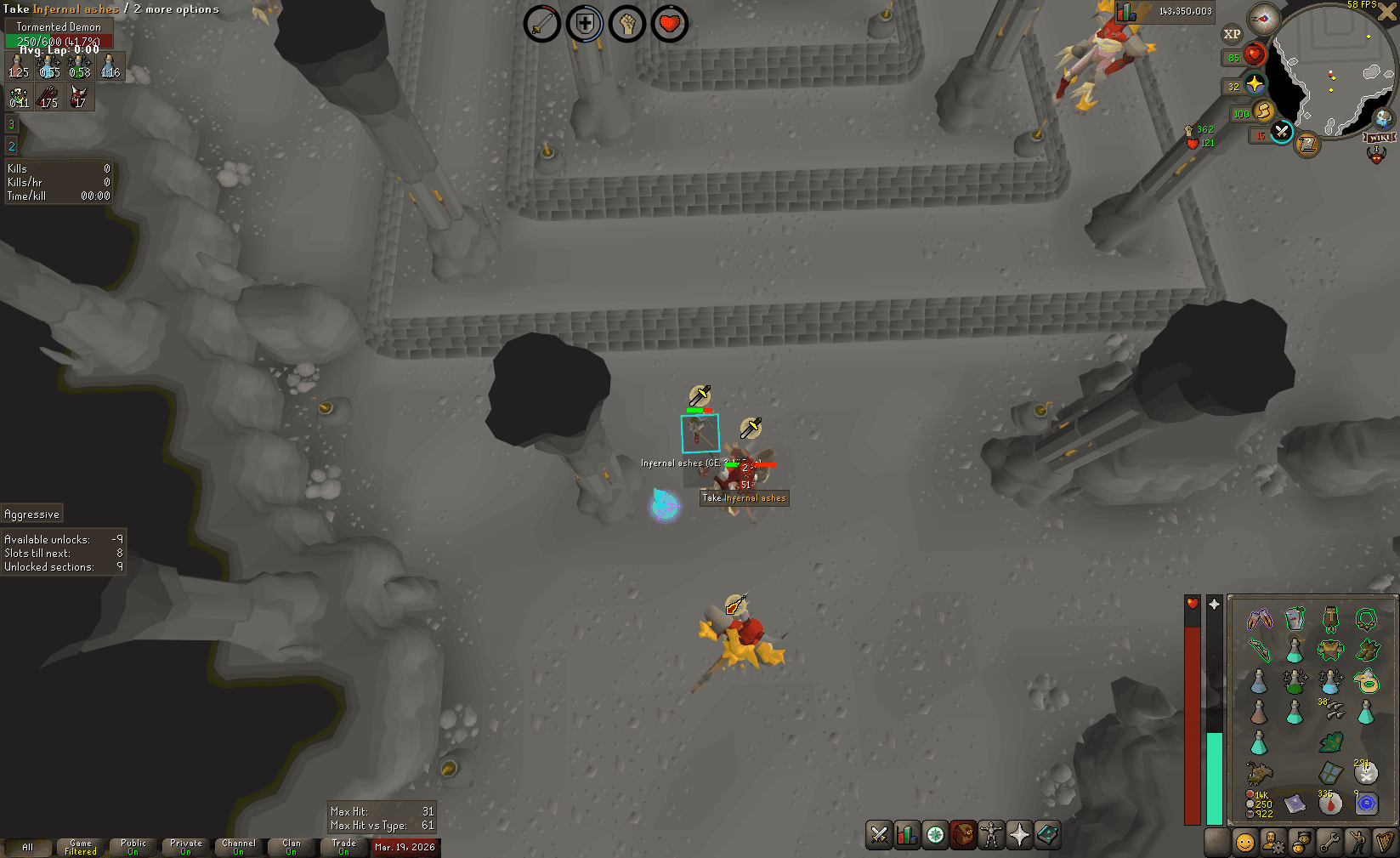Toggle Public chat off
Image resolution: width=1400 pixels, height=858 pixels.
tap(132, 847)
